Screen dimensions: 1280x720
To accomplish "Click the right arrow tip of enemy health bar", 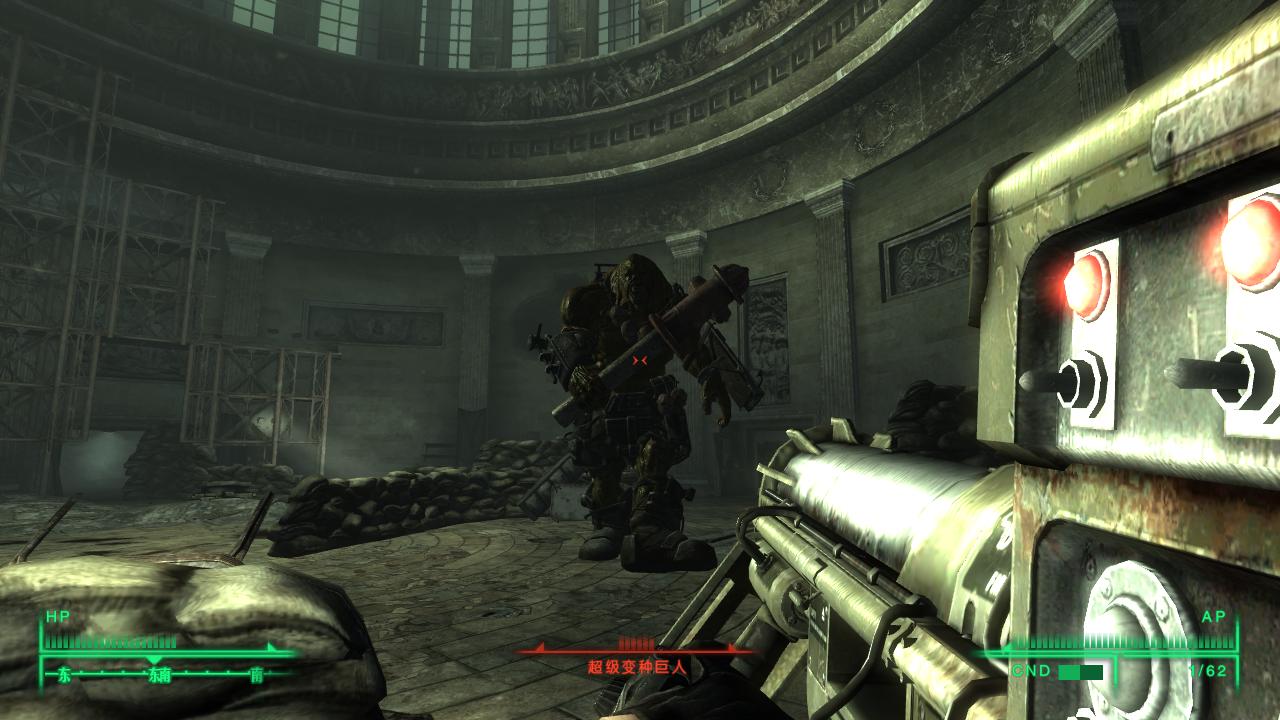I will 730,648.
